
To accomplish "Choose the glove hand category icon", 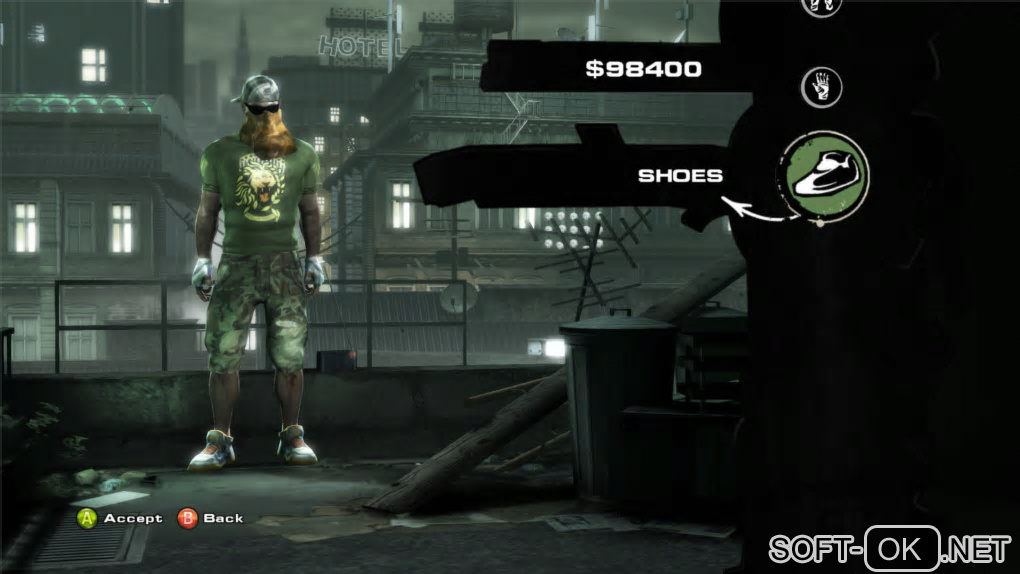I will 821,88.
